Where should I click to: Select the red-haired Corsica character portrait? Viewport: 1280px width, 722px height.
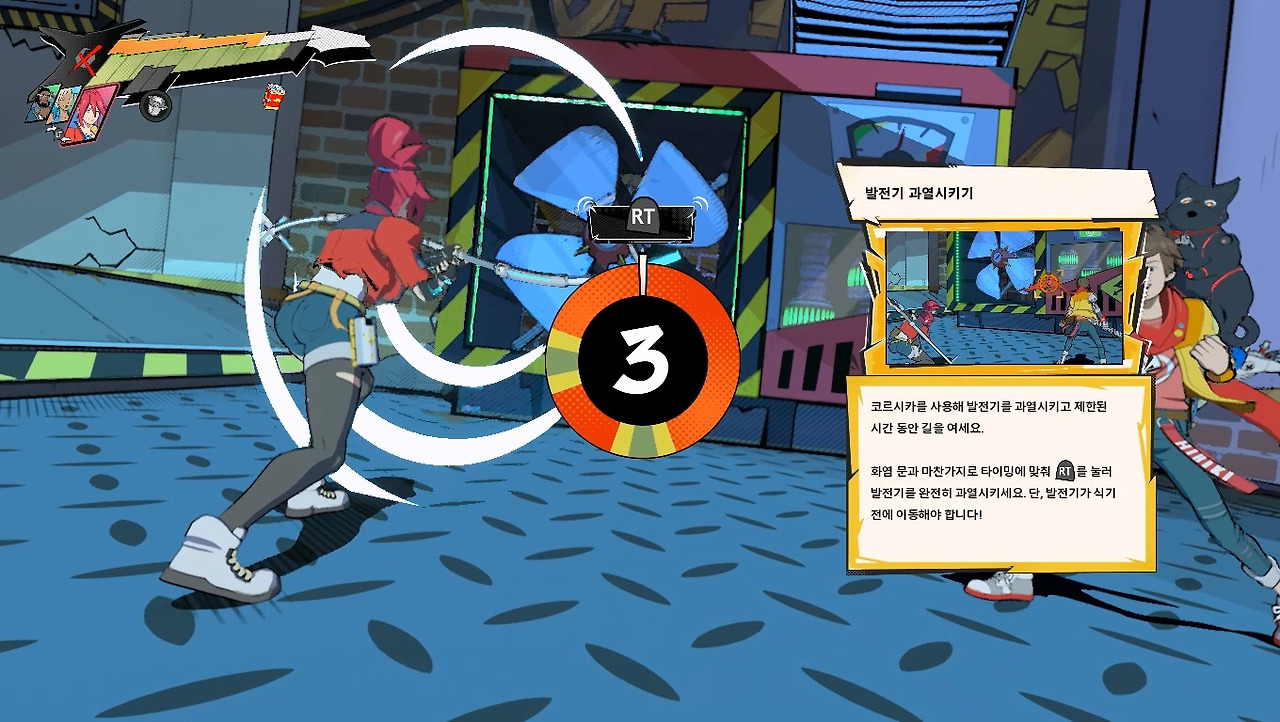(x=91, y=113)
